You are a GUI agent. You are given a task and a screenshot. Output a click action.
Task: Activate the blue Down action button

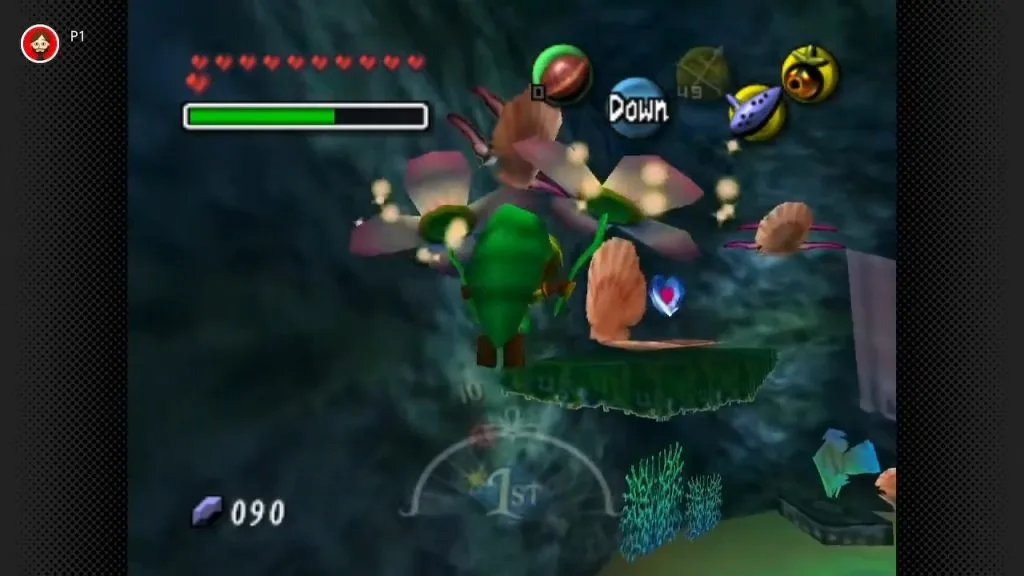click(x=637, y=108)
